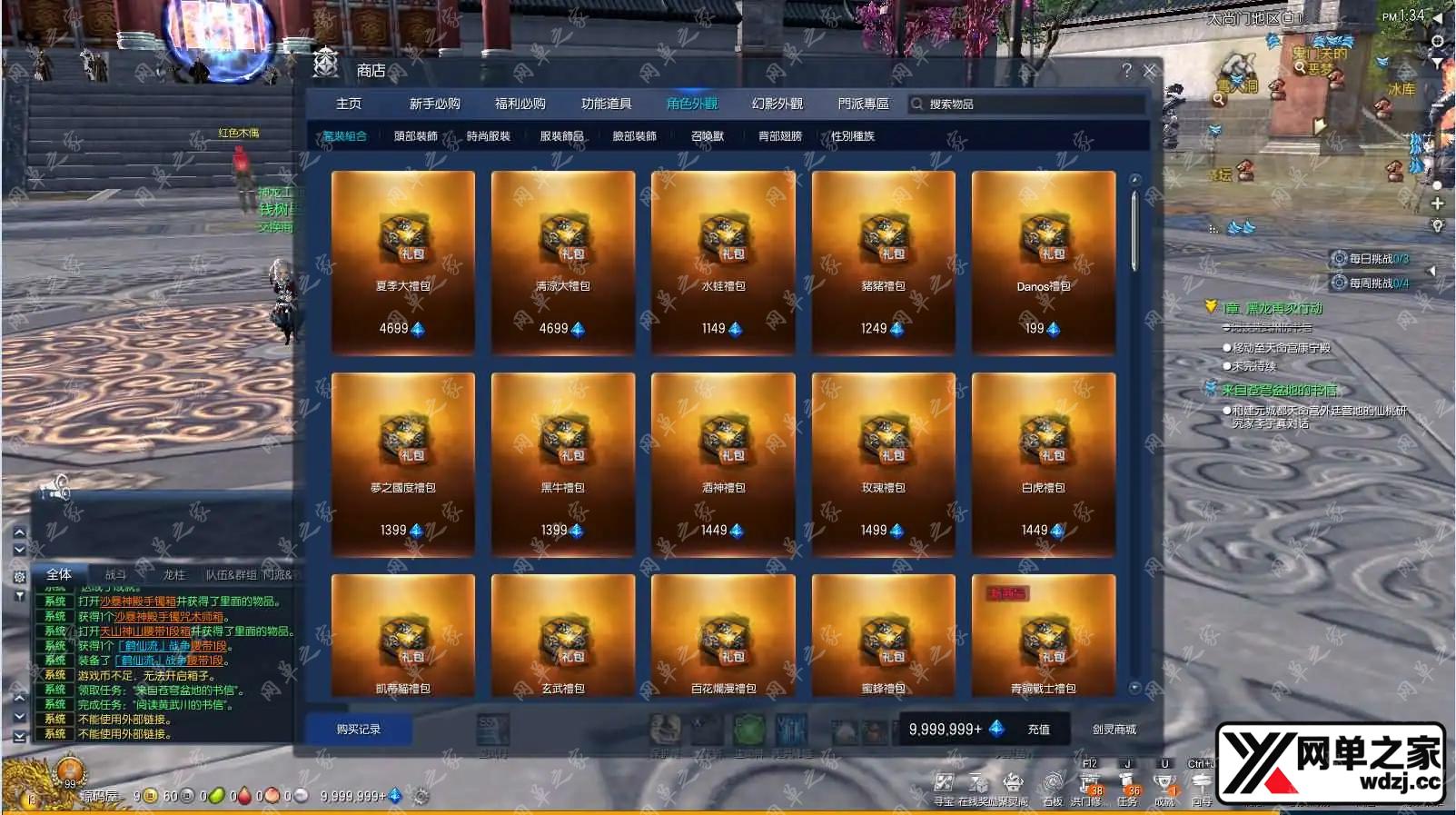Open the 背部翅膀 subcategory
This screenshot has width=1456, height=815.
(780, 136)
